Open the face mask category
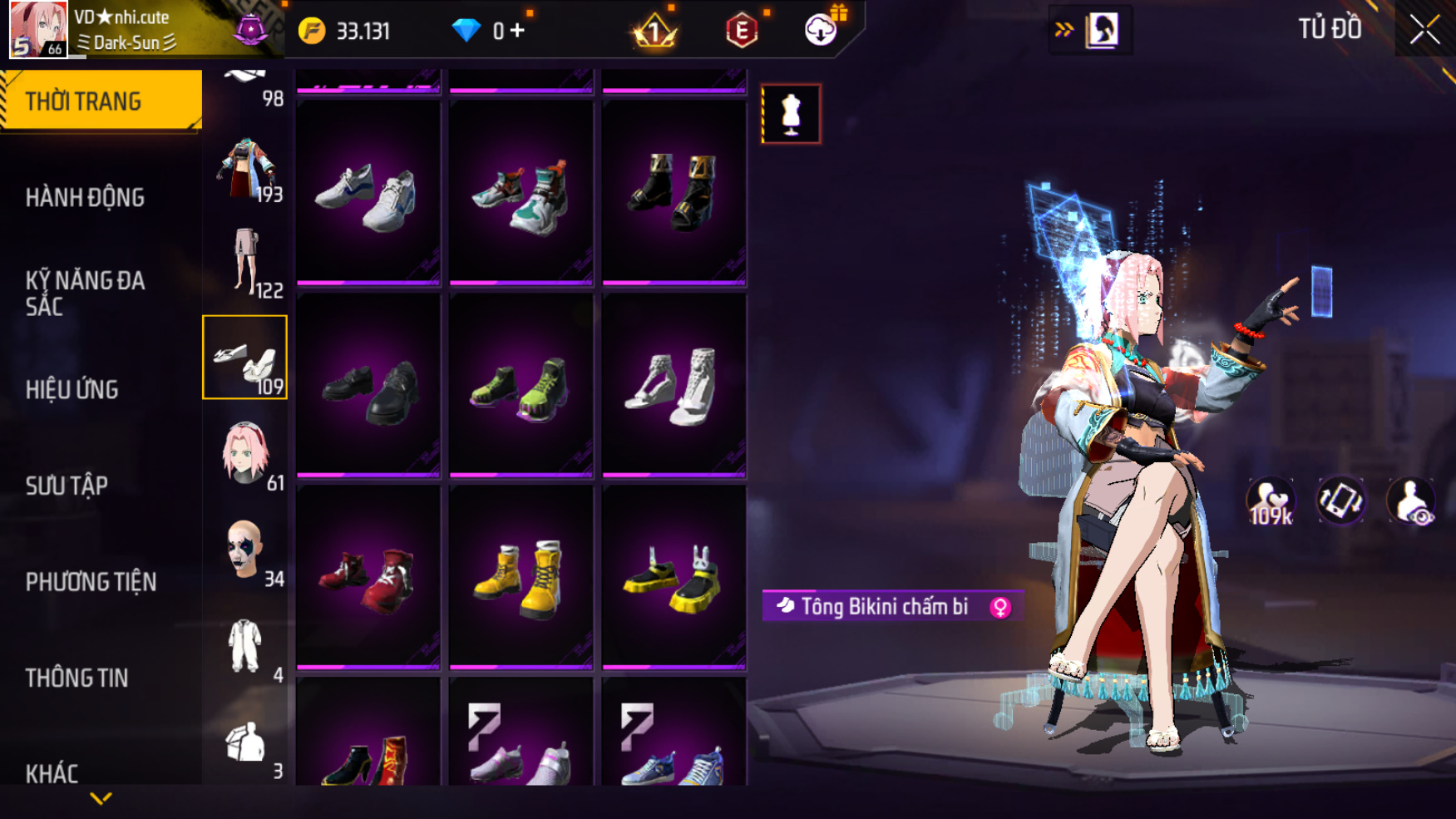Viewport: 1456px width, 819px height. 245,550
